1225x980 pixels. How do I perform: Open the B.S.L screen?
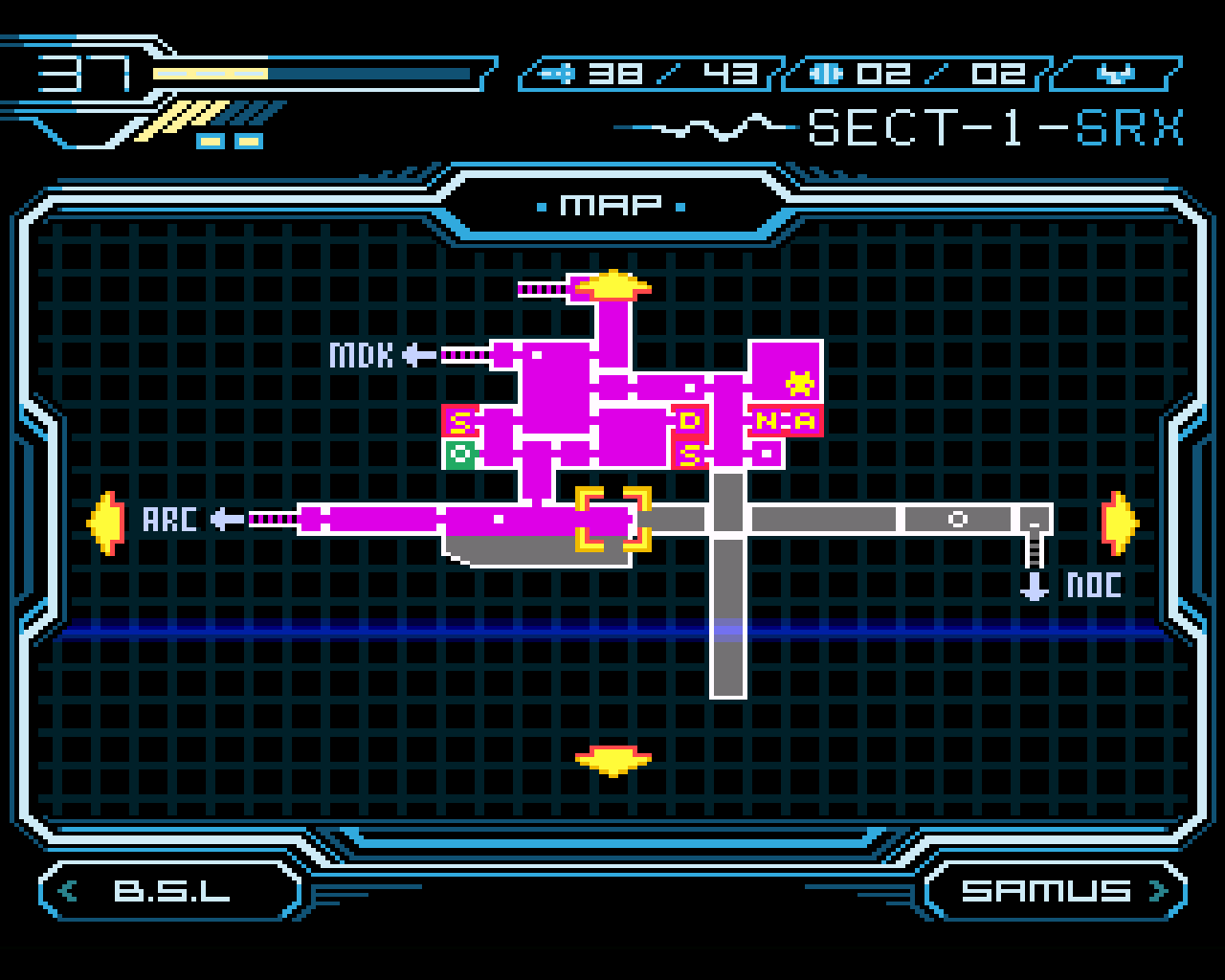(170, 890)
